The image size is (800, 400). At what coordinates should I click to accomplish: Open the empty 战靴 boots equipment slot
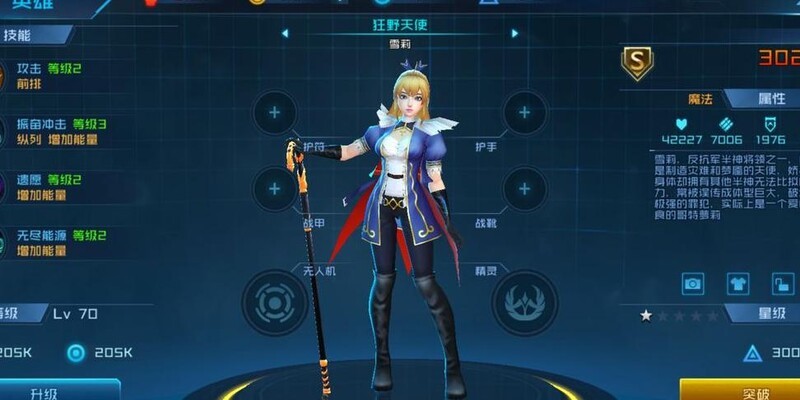click(524, 187)
